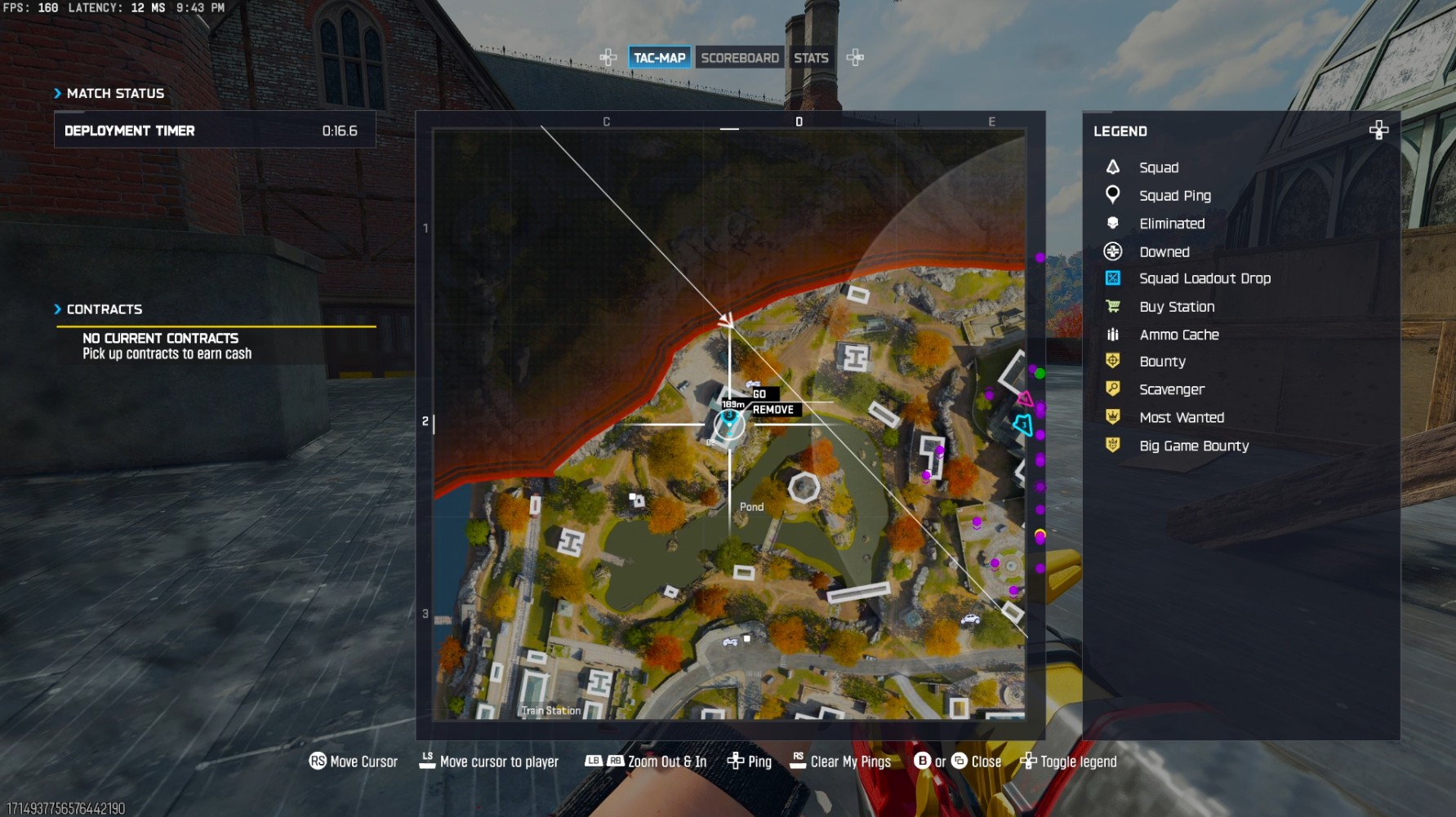Click GO on the map waypoint menu

click(760, 393)
